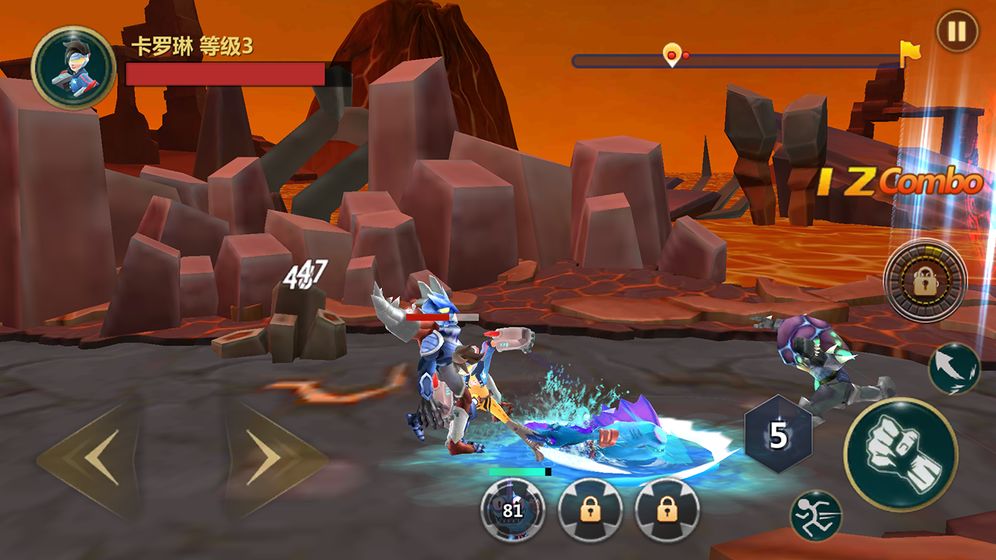Use the skill showing 81 cooldown
Screen dimensions: 996x560
click(512, 508)
